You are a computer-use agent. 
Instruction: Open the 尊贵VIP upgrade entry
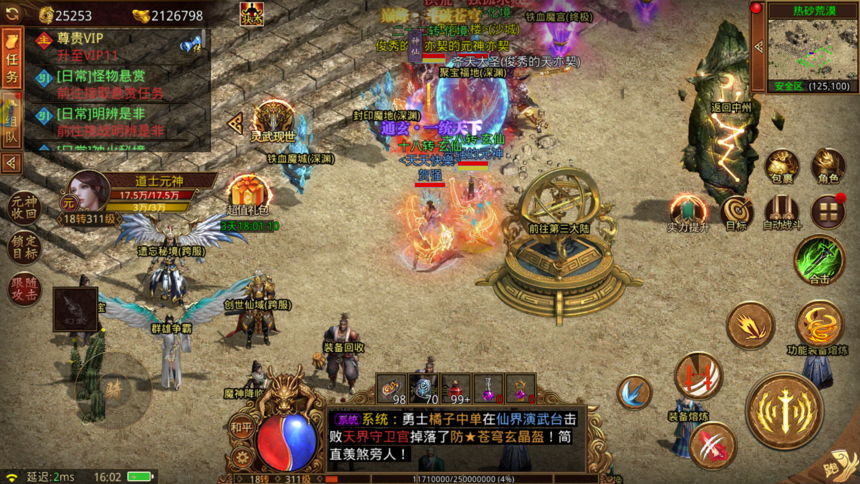pyautogui.click(x=100, y=45)
